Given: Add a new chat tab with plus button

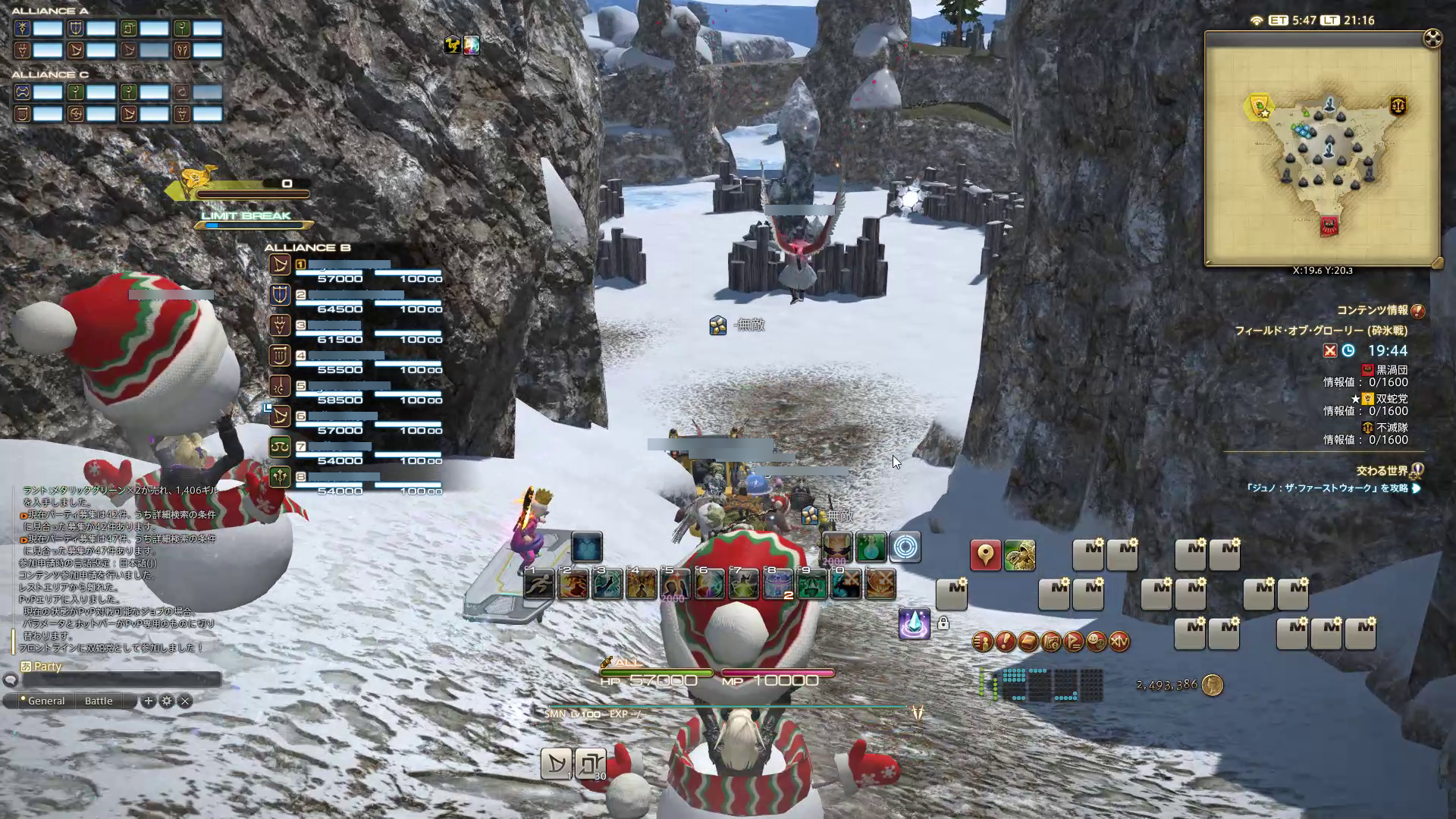Looking at the screenshot, I should 149,701.
